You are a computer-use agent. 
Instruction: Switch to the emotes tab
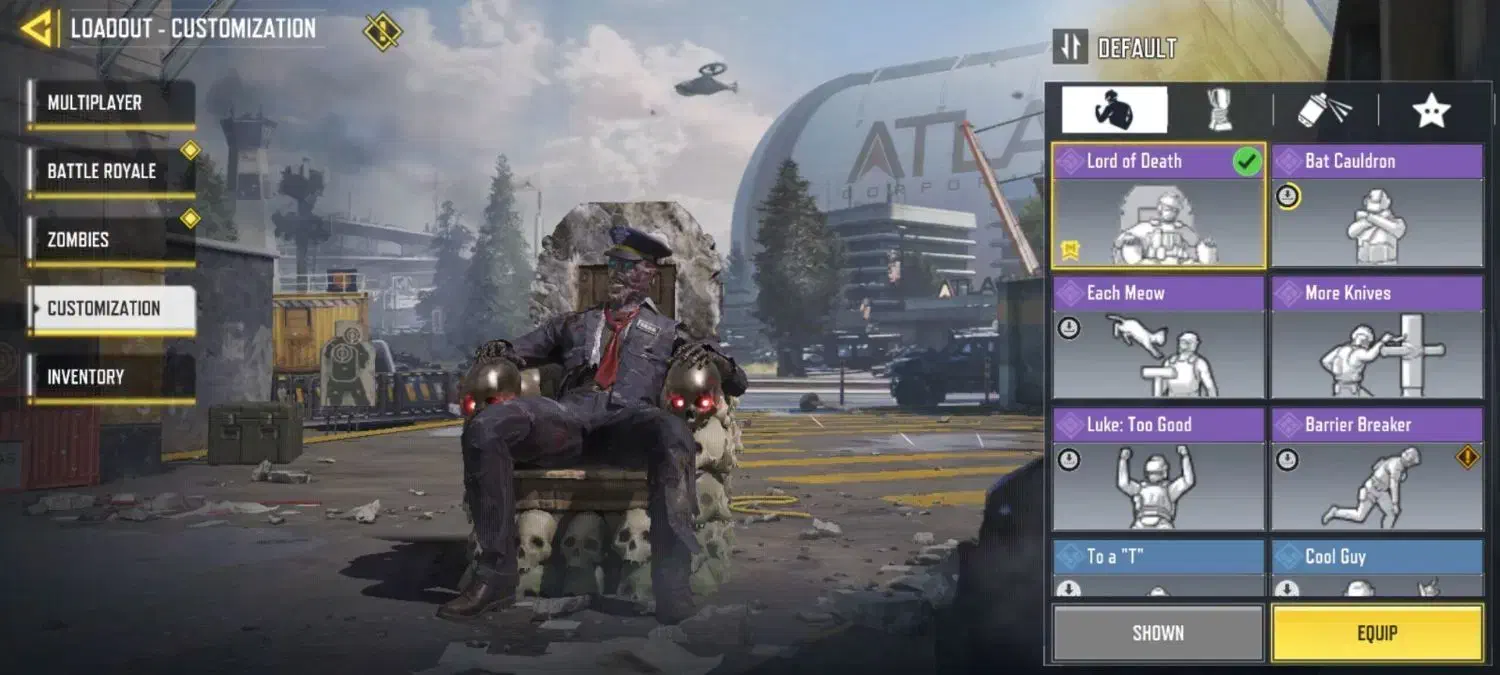(x=1114, y=110)
